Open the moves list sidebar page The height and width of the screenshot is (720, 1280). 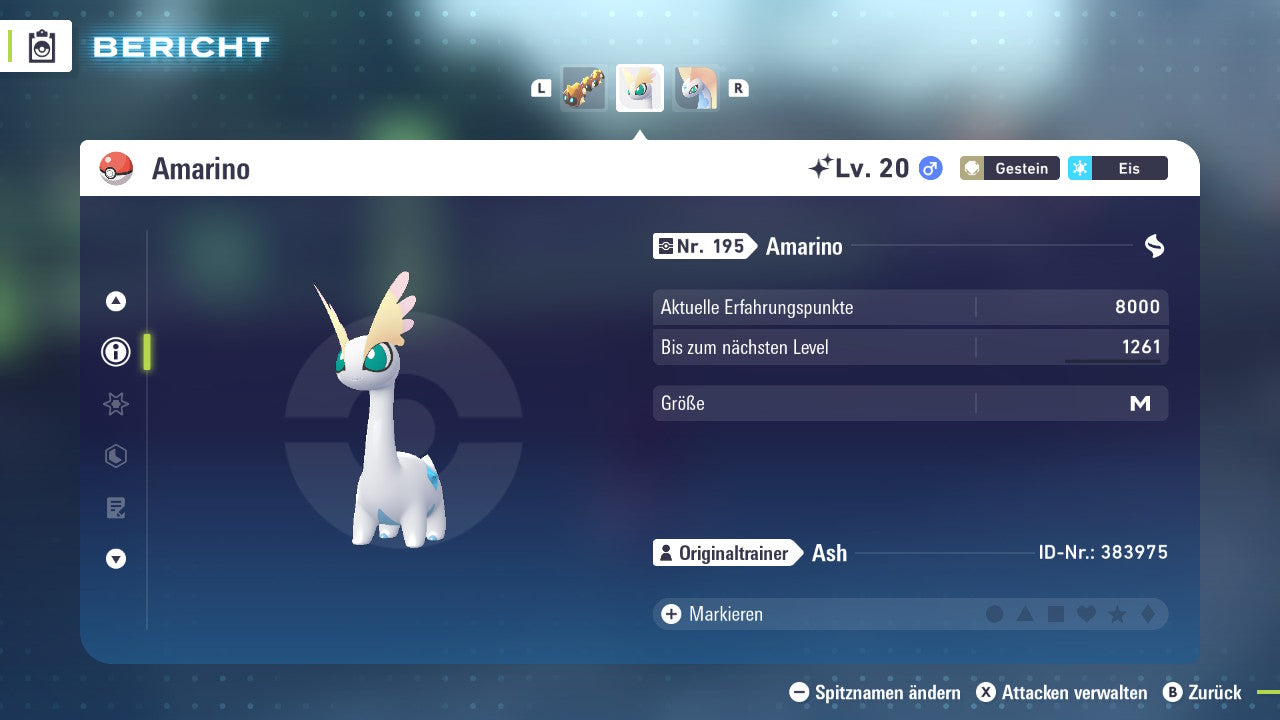pyautogui.click(x=115, y=507)
